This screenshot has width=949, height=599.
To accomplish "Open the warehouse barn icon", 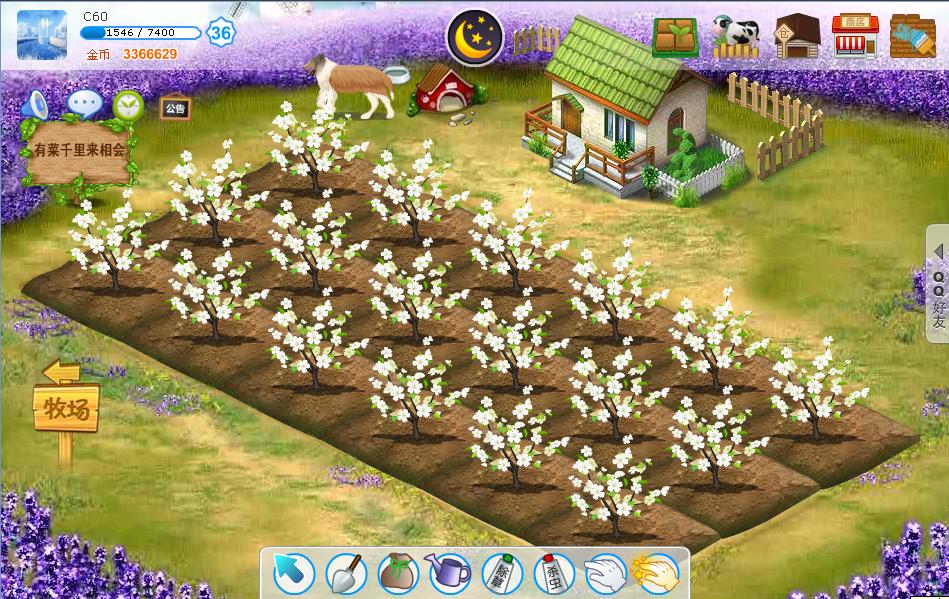I will (x=796, y=37).
